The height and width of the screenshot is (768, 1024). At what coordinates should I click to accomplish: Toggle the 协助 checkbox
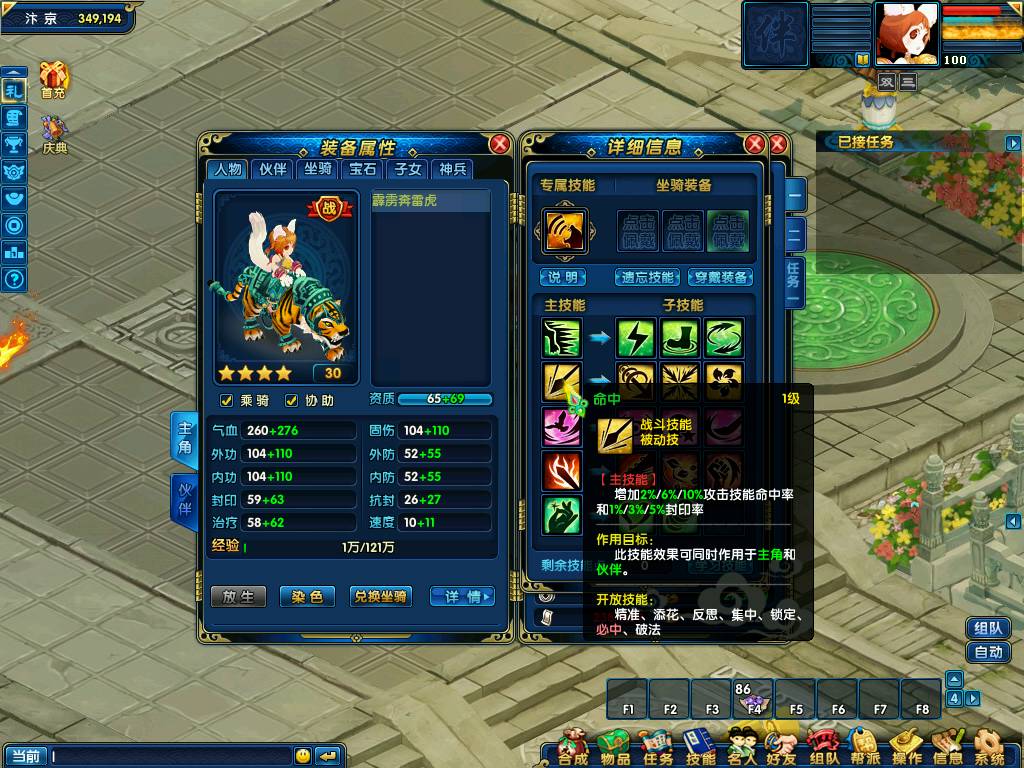pyautogui.click(x=292, y=401)
